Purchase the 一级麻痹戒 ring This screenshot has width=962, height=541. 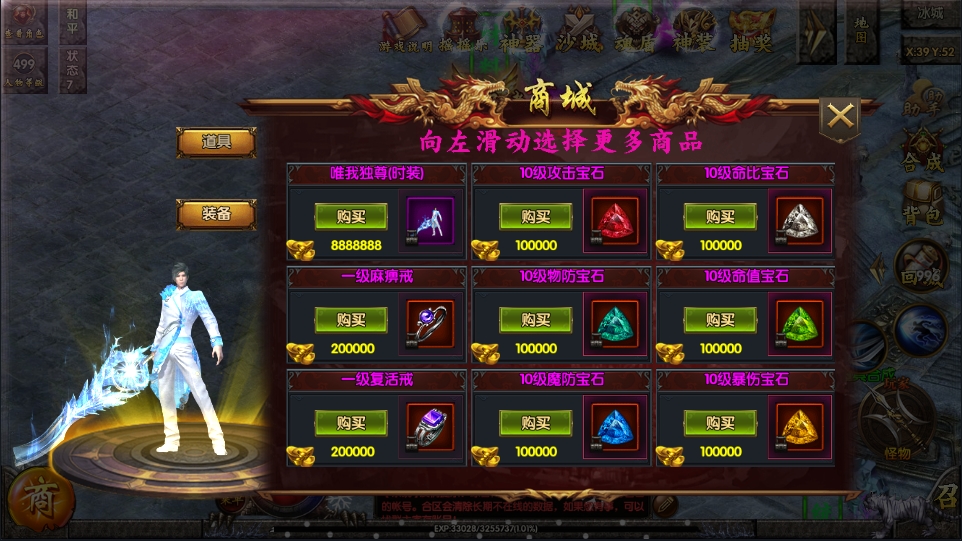pos(351,319)
